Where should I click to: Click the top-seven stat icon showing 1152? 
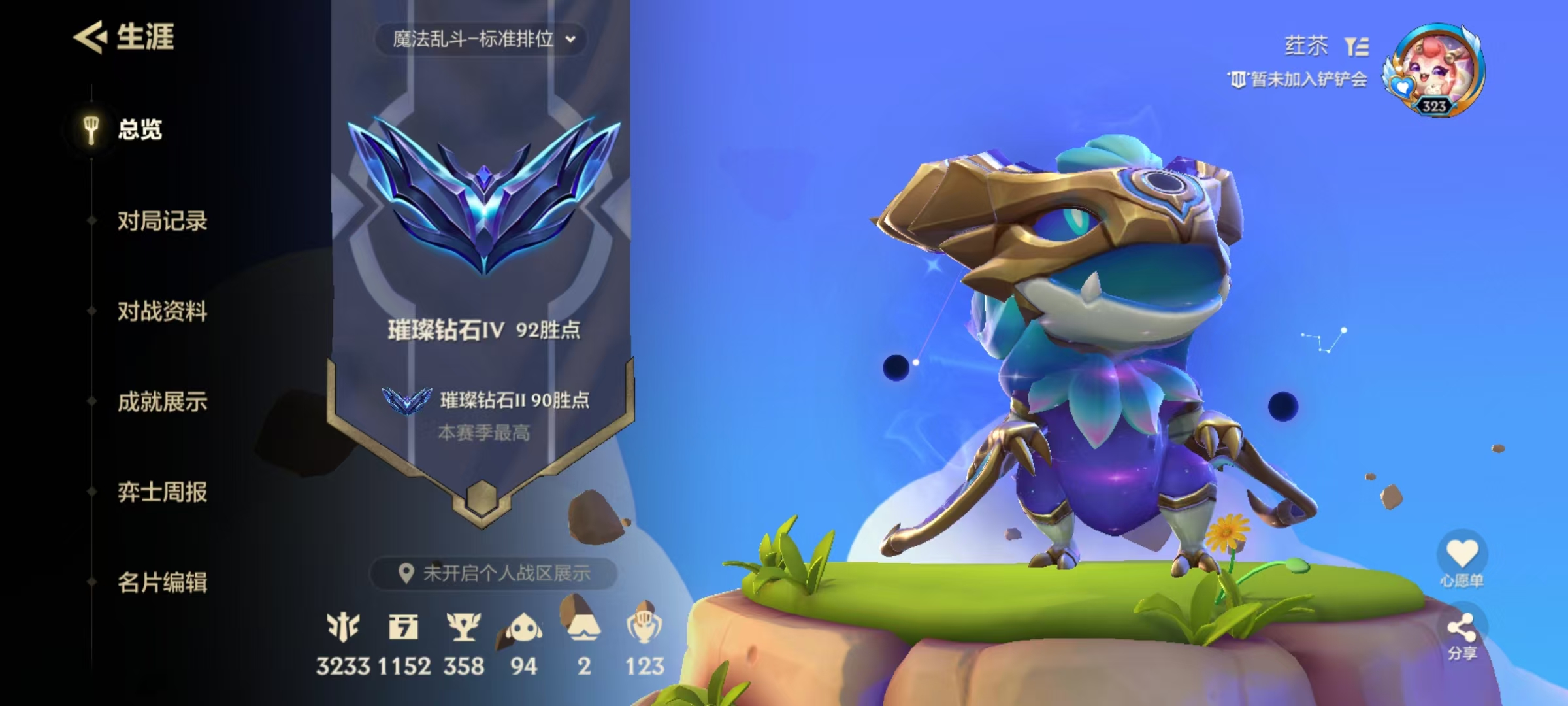(405, 626)
